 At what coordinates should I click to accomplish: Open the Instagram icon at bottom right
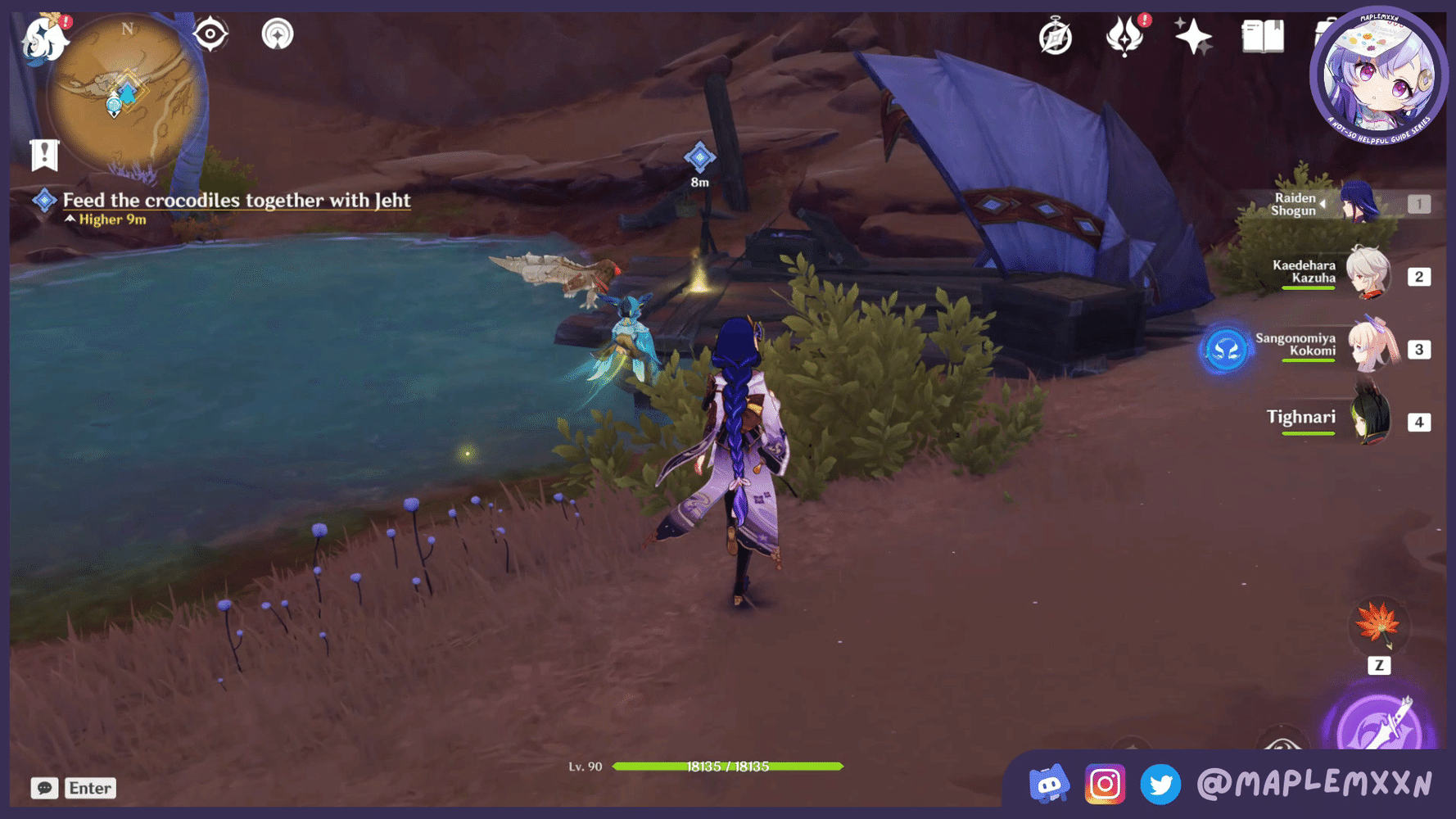click(x=1106, y=785)
